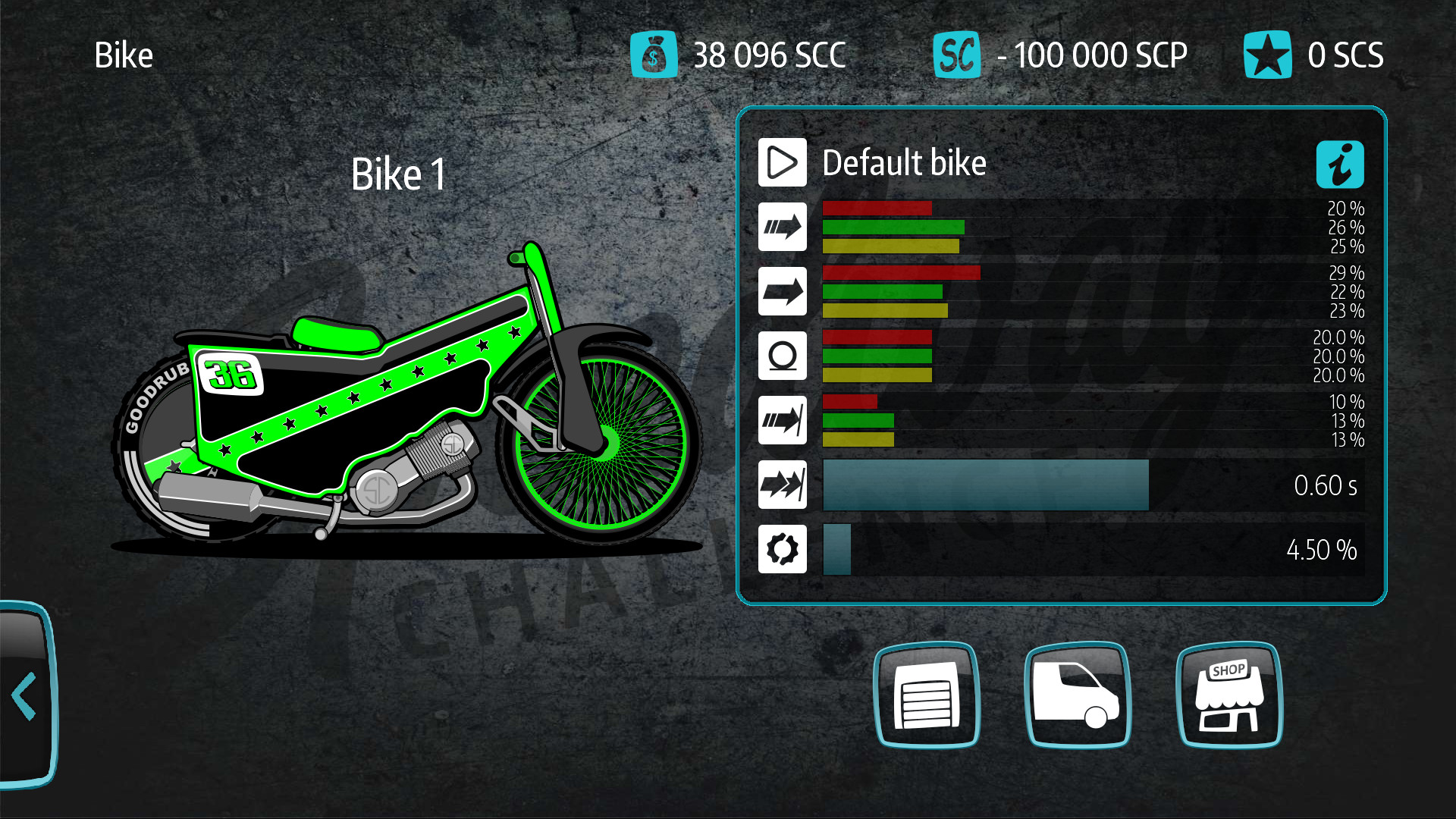Click the Bike 1 title label

[397, 173]
